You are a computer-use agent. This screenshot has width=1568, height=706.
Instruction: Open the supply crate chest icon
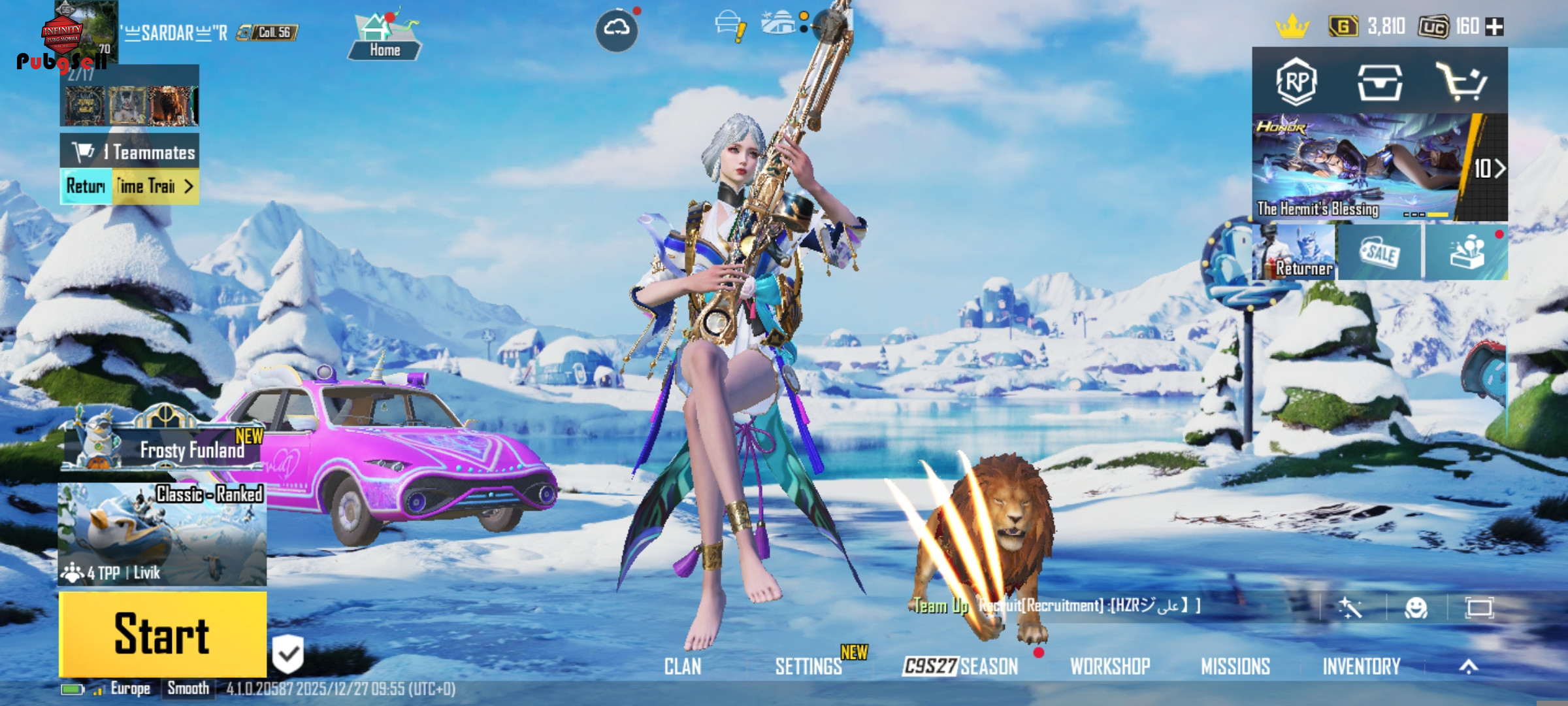(x=1379, y=82)
